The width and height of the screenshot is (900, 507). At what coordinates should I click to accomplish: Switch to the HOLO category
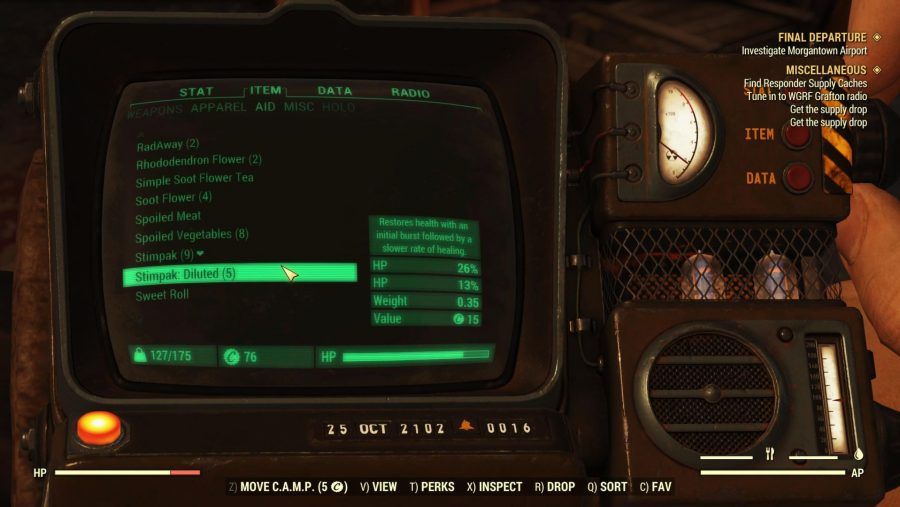(338, 107)
